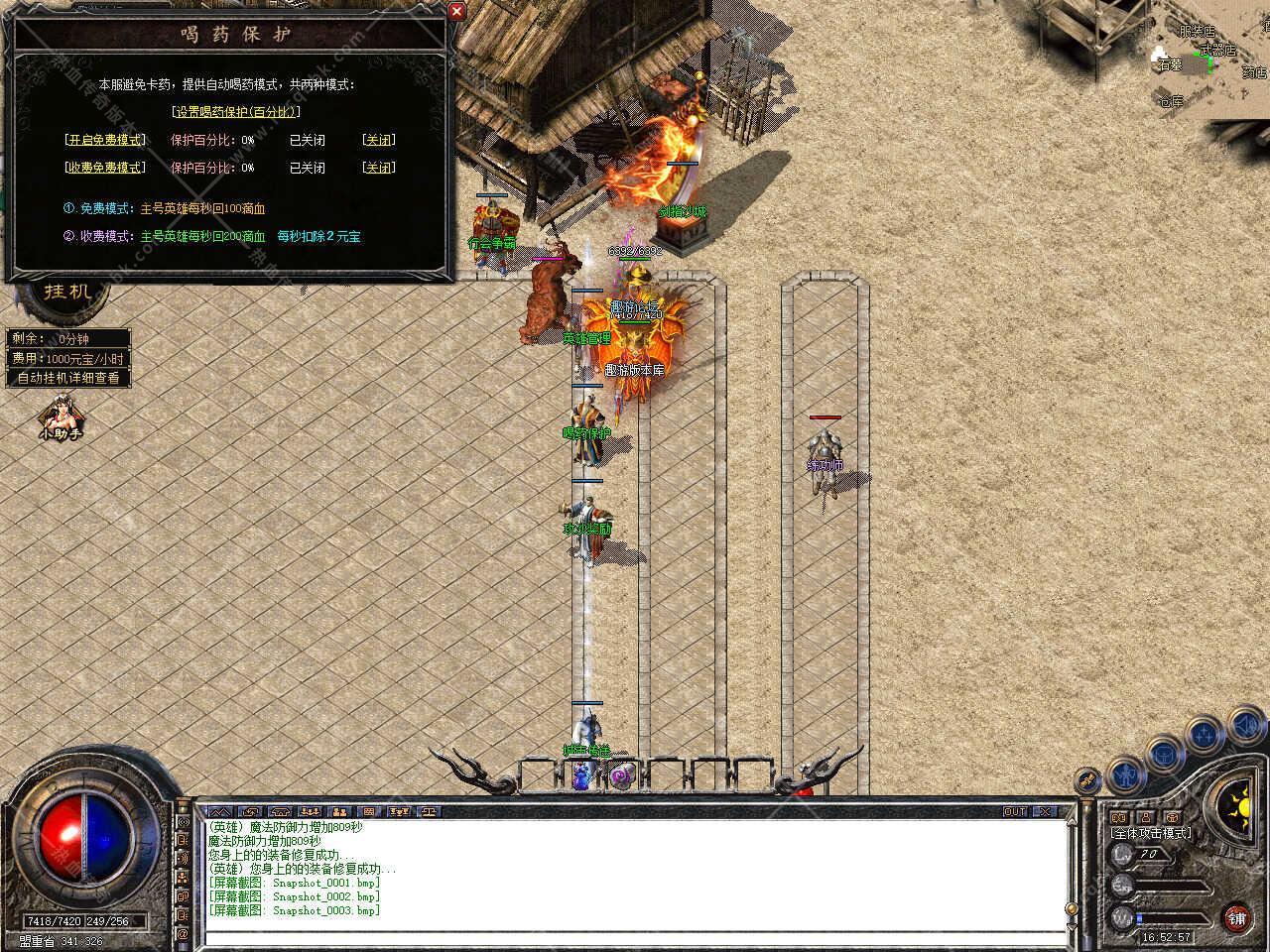The height and width of the screenshot is (952, 1270).
Task: Open the 铺 shop button
Action: 1236,917
